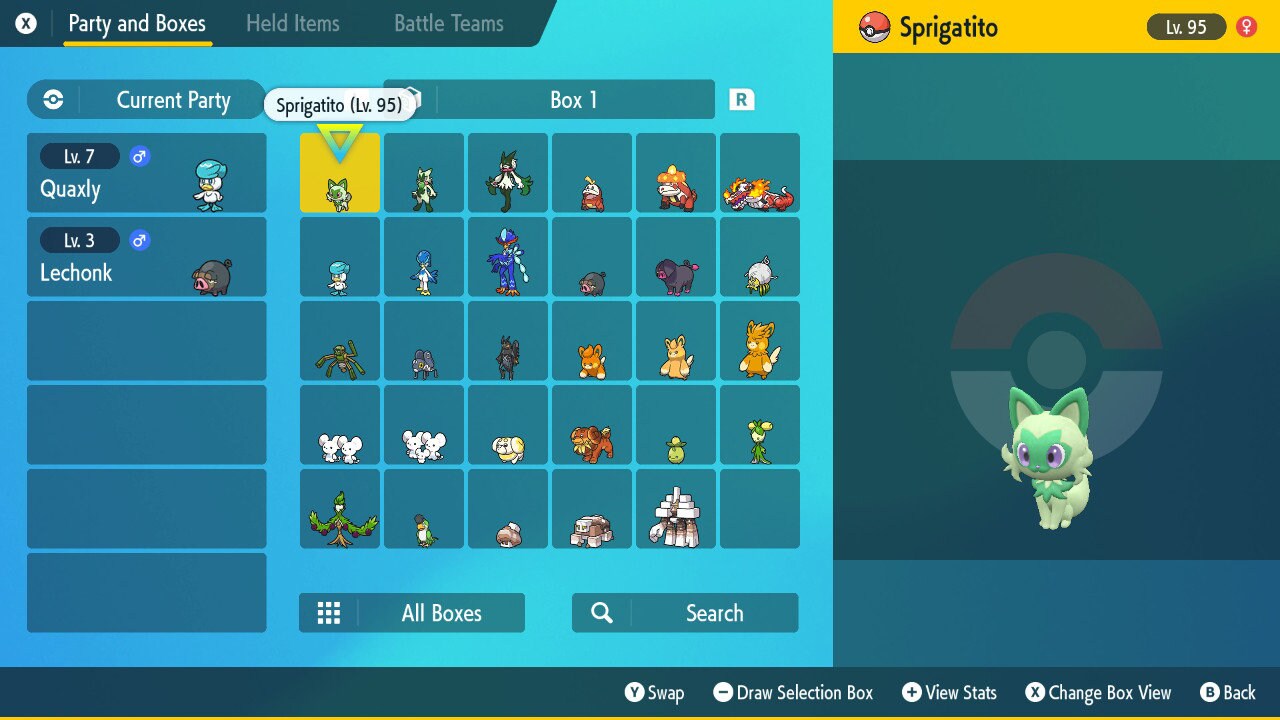
Task: Open View Stats from the bottom bar
Action: [x=948, y=692]
